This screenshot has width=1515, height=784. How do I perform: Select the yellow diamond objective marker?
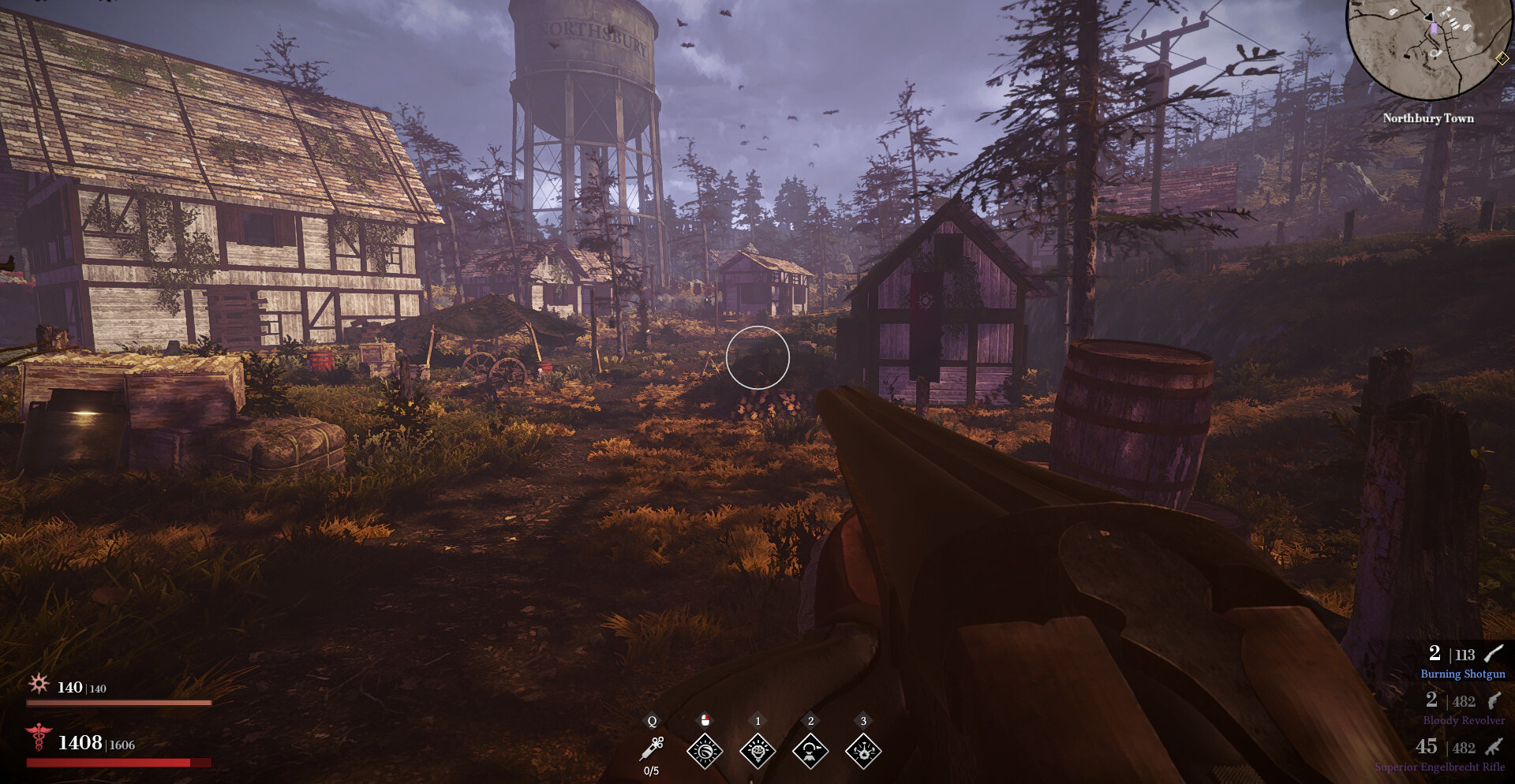click(1502, 58)
